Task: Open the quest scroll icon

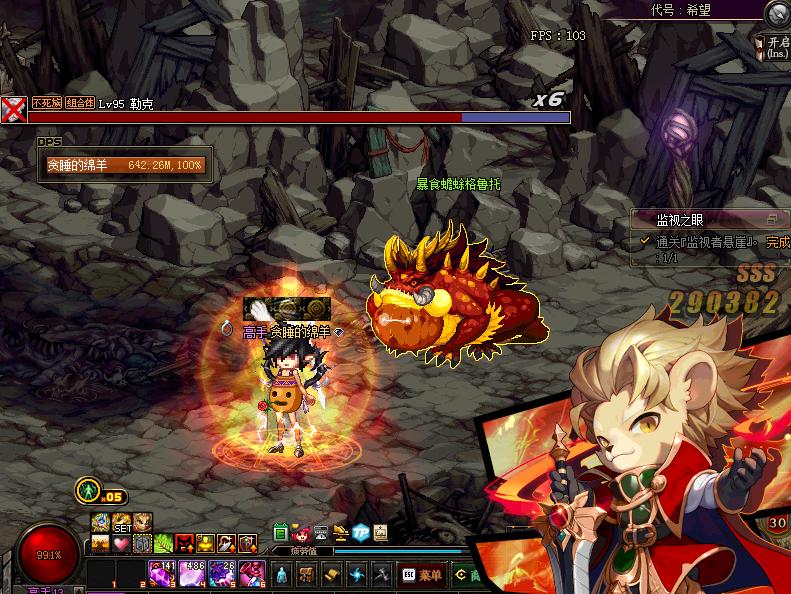Action: [x=332, y=574]
